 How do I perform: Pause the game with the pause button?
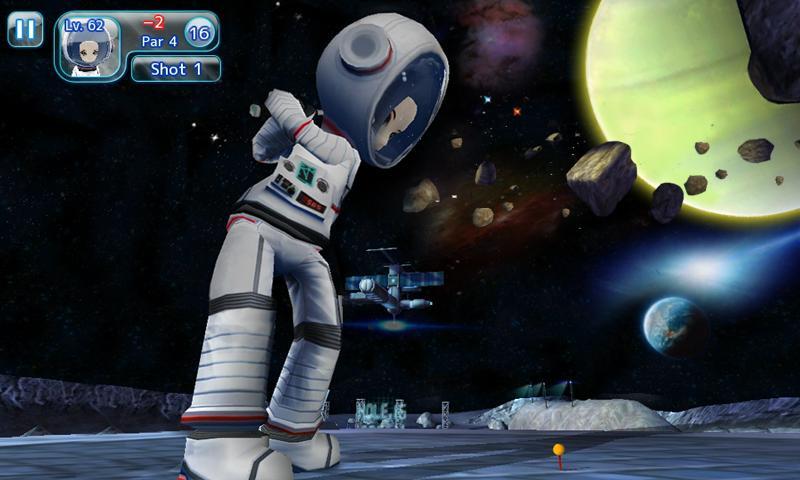tap(25, 29)
